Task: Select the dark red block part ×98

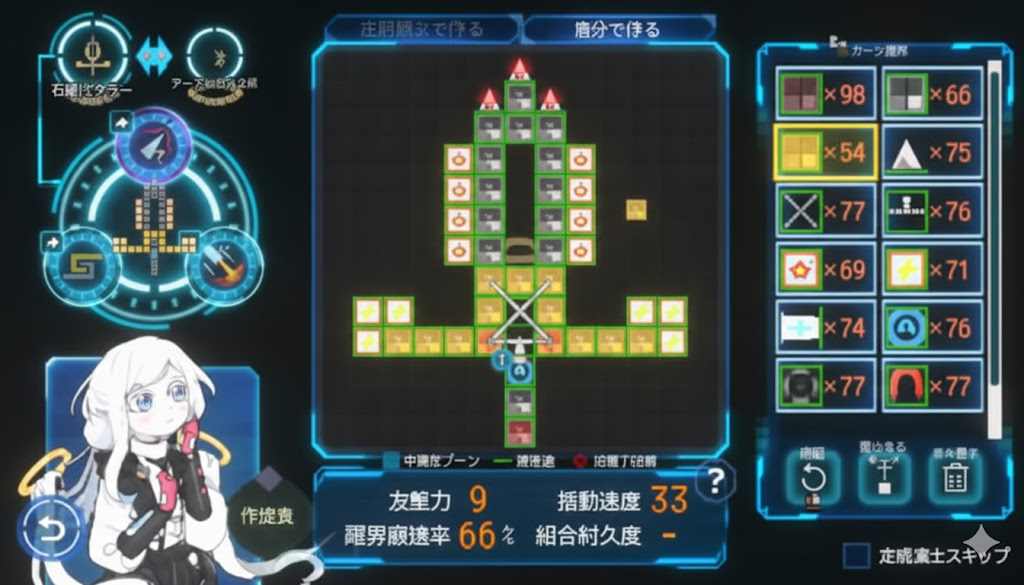Action: (x=826, y=94)
